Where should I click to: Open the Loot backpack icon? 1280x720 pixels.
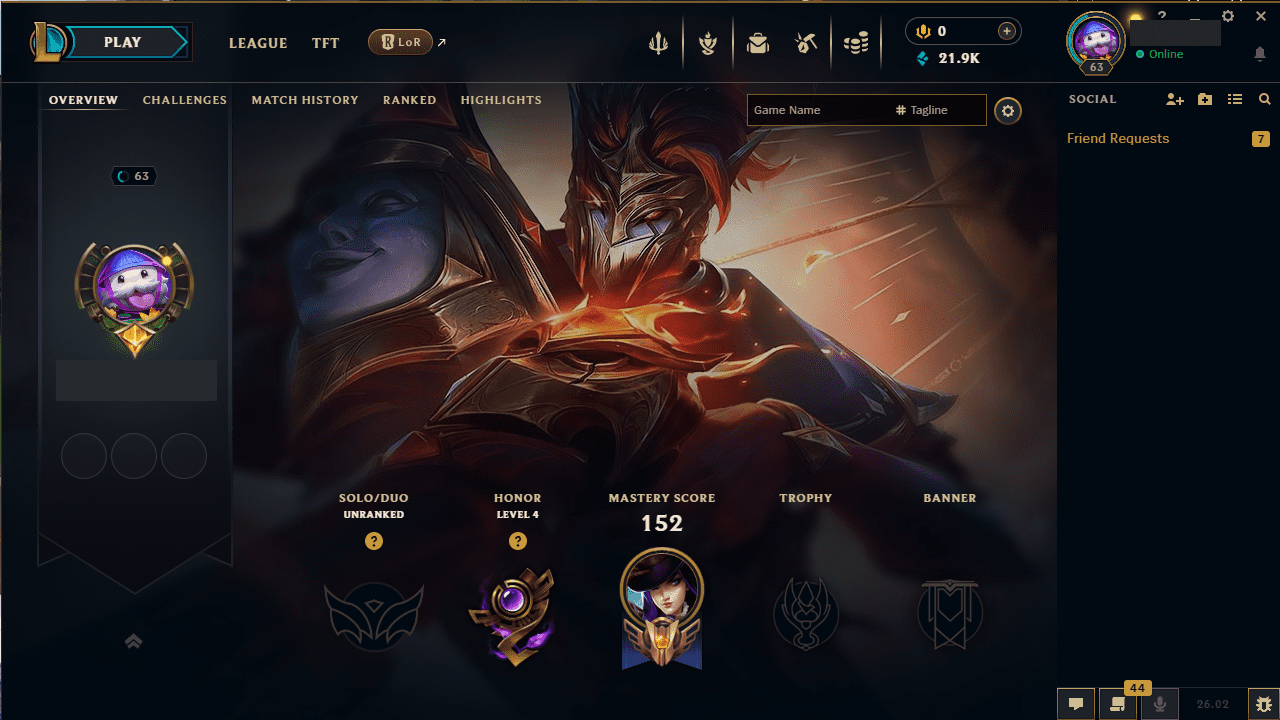[x=757, y=42]
